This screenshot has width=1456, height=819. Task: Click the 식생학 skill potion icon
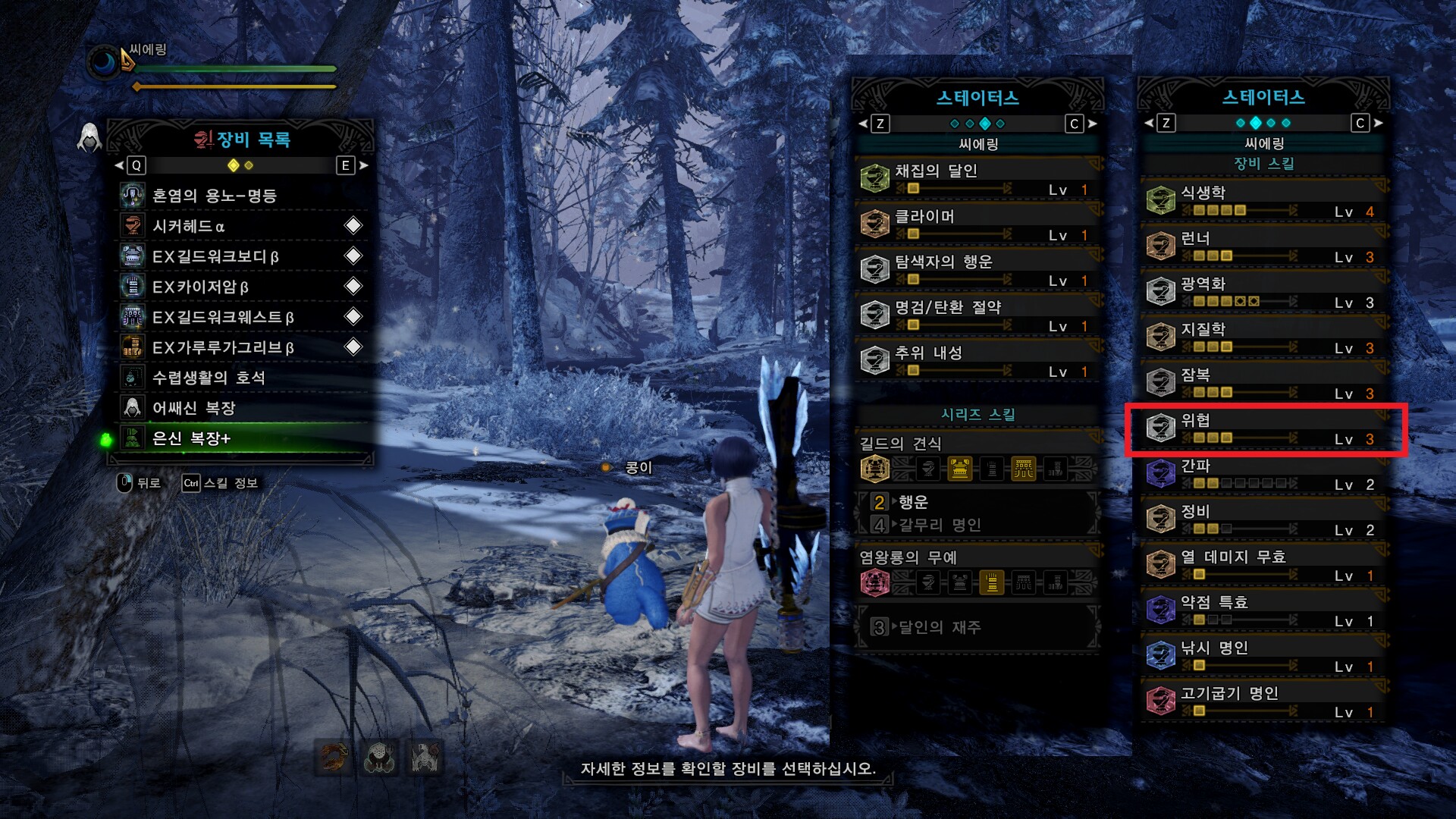[x=1159, y=201]
